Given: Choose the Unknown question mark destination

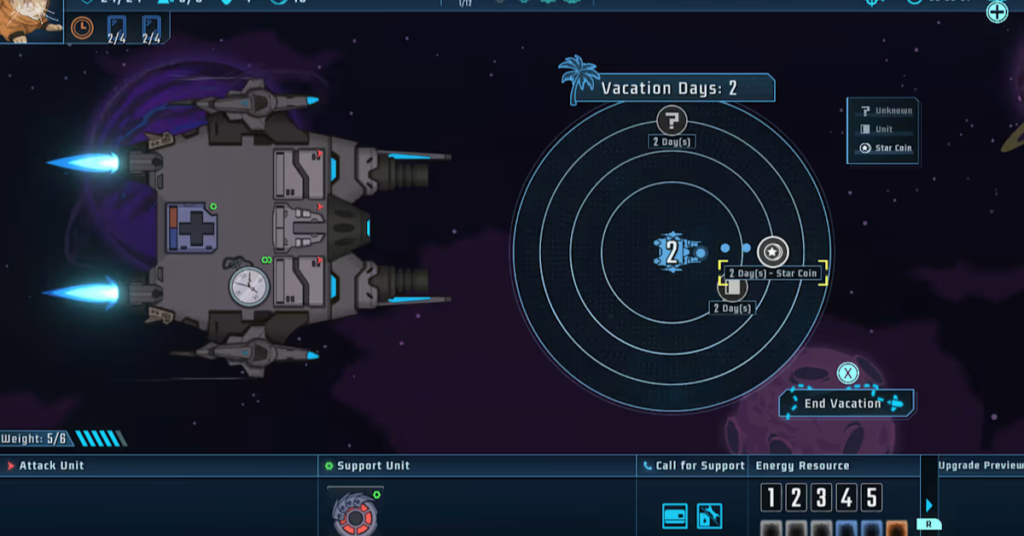Looking at the screenshot, I should pos(672,122).
